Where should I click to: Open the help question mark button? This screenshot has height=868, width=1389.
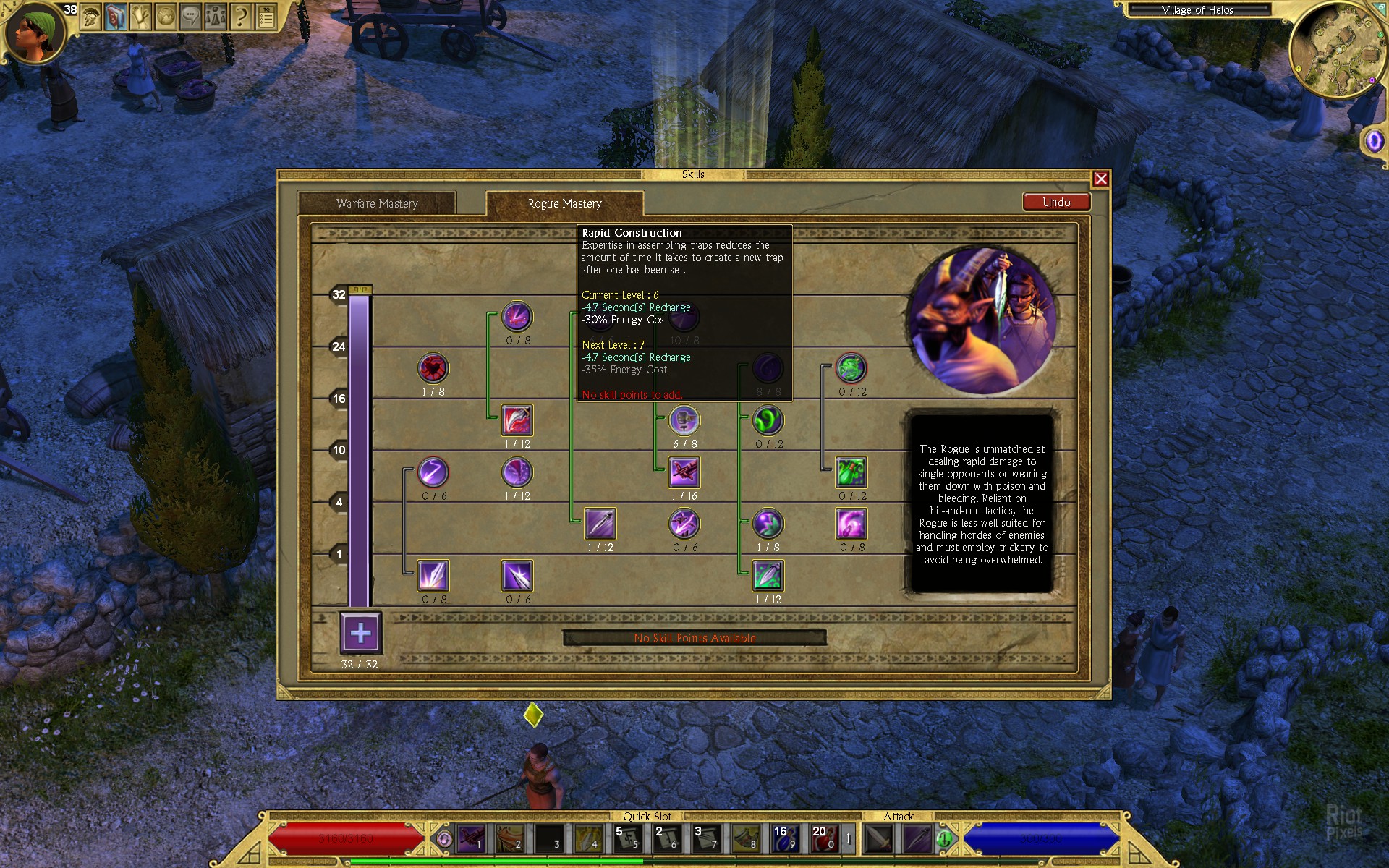pyautogui.click(x=241, y=16)
